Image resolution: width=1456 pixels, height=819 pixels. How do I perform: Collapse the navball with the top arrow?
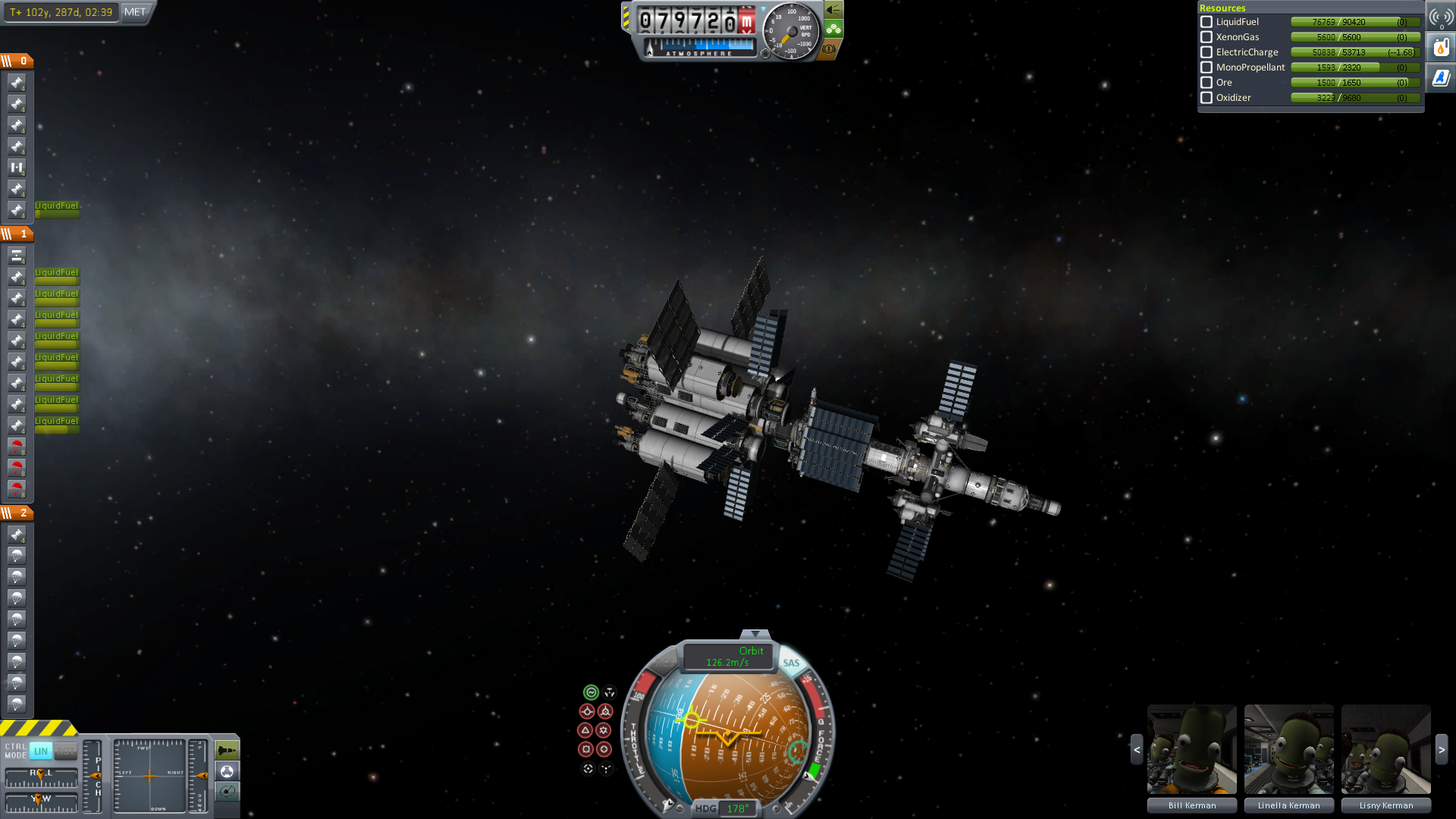(x=755, y=634)
